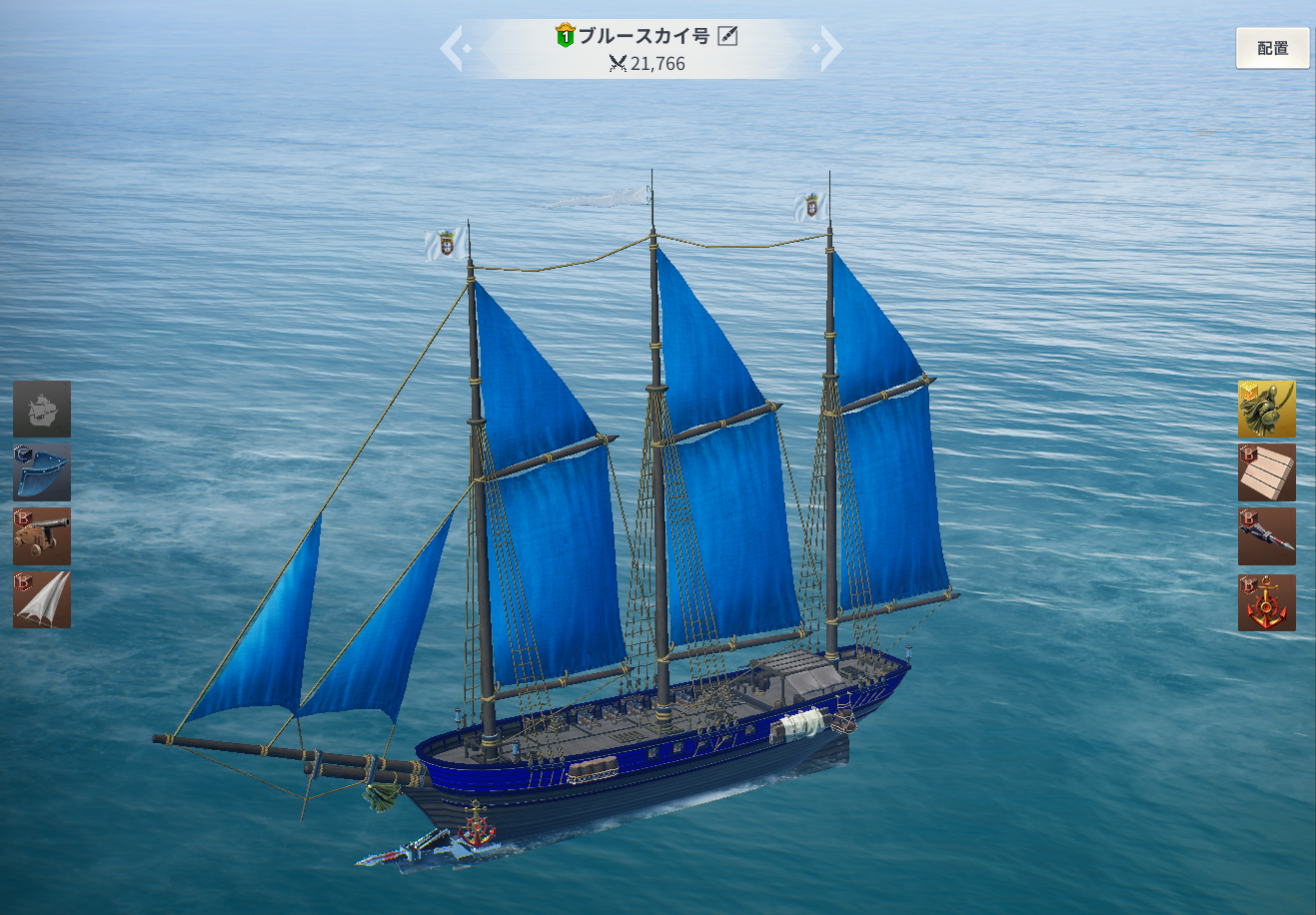Choose the red anchor equipment slot

[x=1266, y=602]
